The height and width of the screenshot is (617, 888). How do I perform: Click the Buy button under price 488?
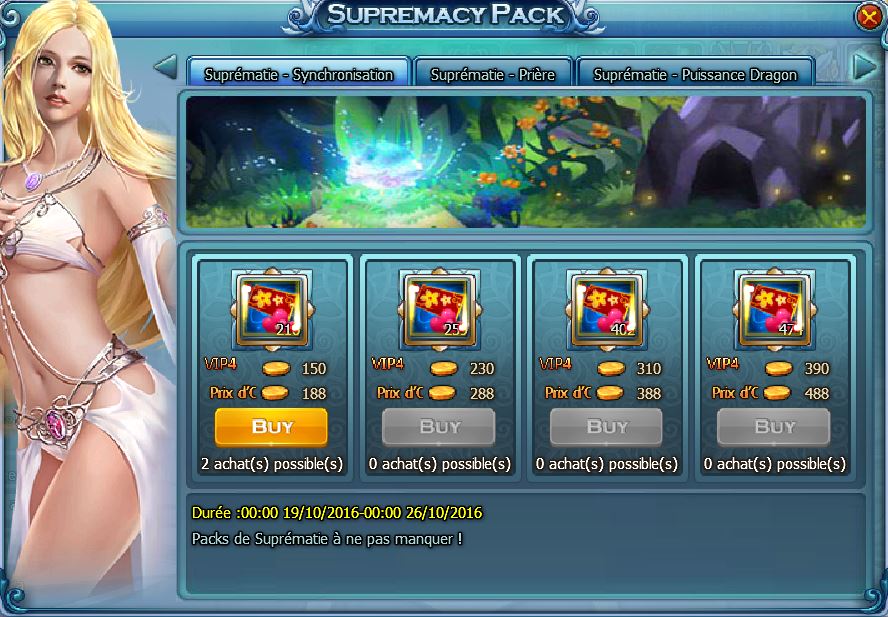(x=774, y=427)
